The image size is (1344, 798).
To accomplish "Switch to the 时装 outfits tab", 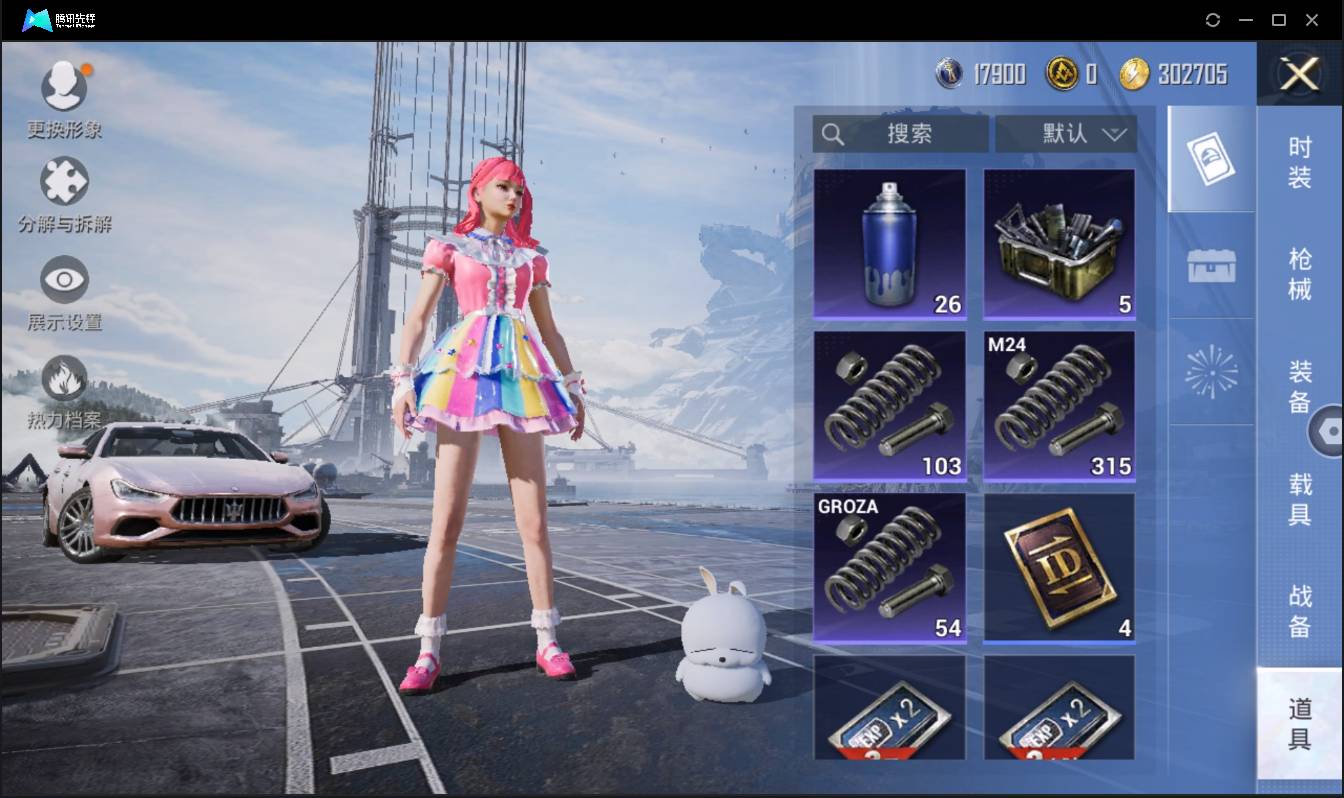I will pos(1299,163).
